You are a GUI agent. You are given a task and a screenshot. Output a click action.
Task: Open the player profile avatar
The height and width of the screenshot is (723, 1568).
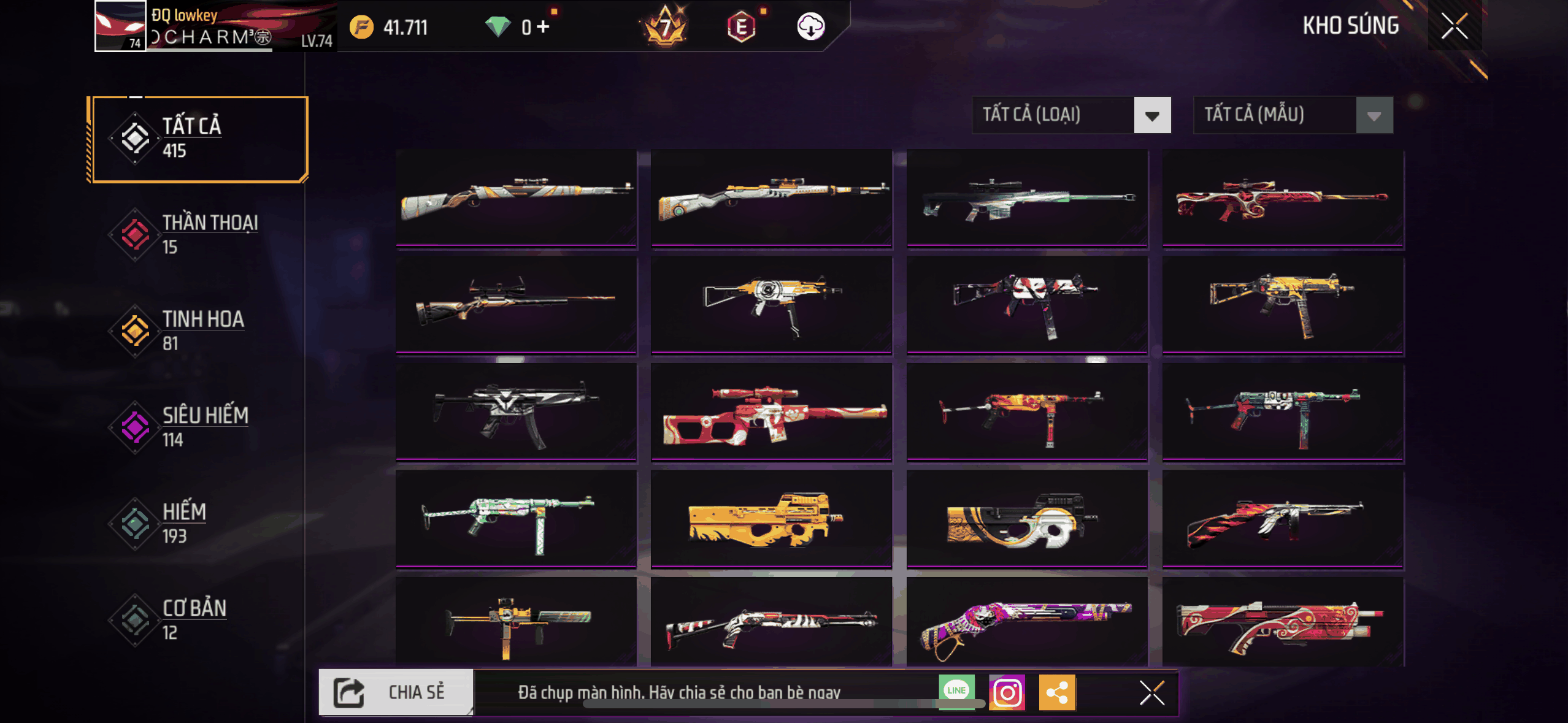pyautogui.click(x=120, y=26)
